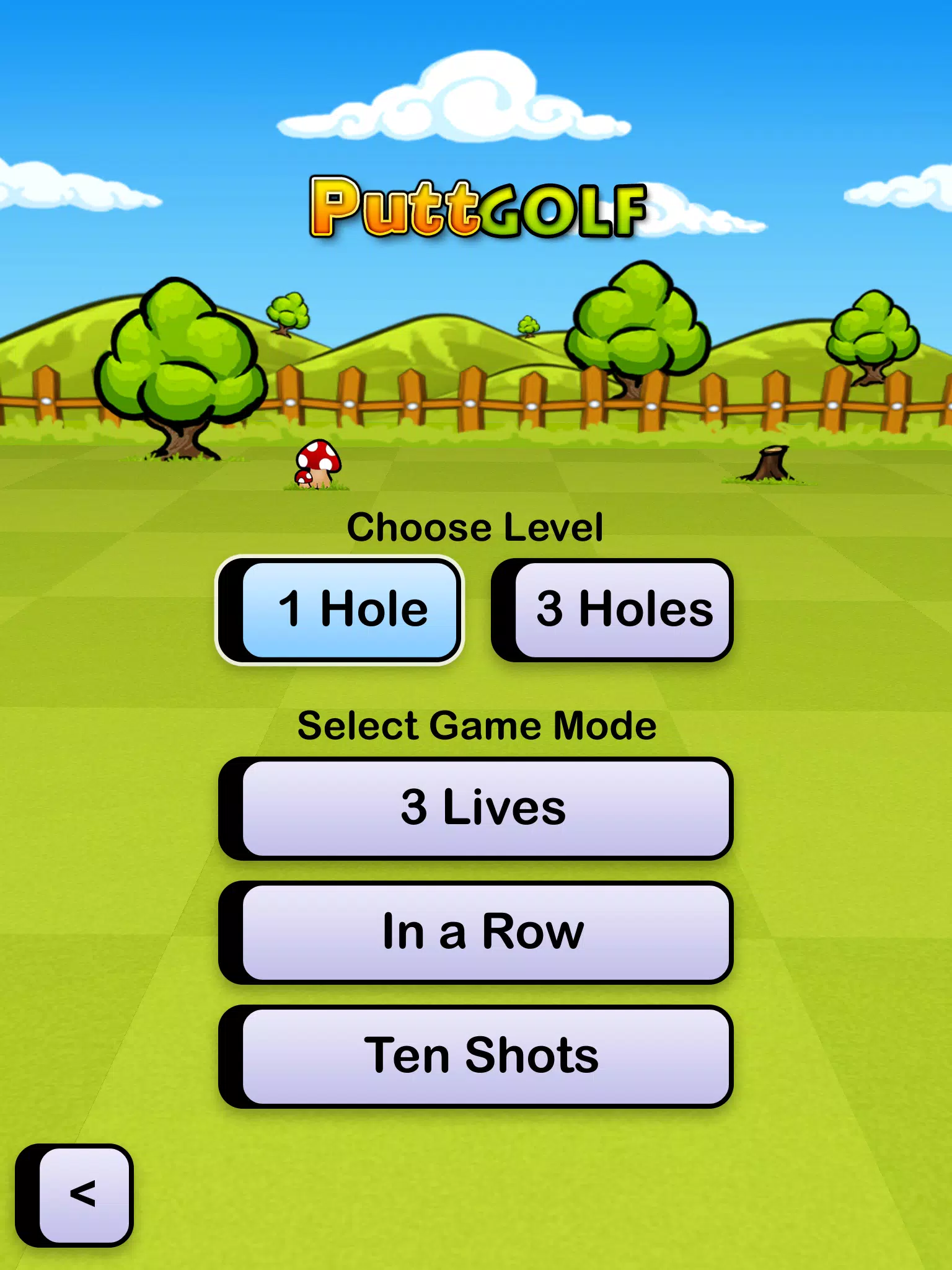
Task: Select the 1 Hole level
Action: [x=344, y=609]
